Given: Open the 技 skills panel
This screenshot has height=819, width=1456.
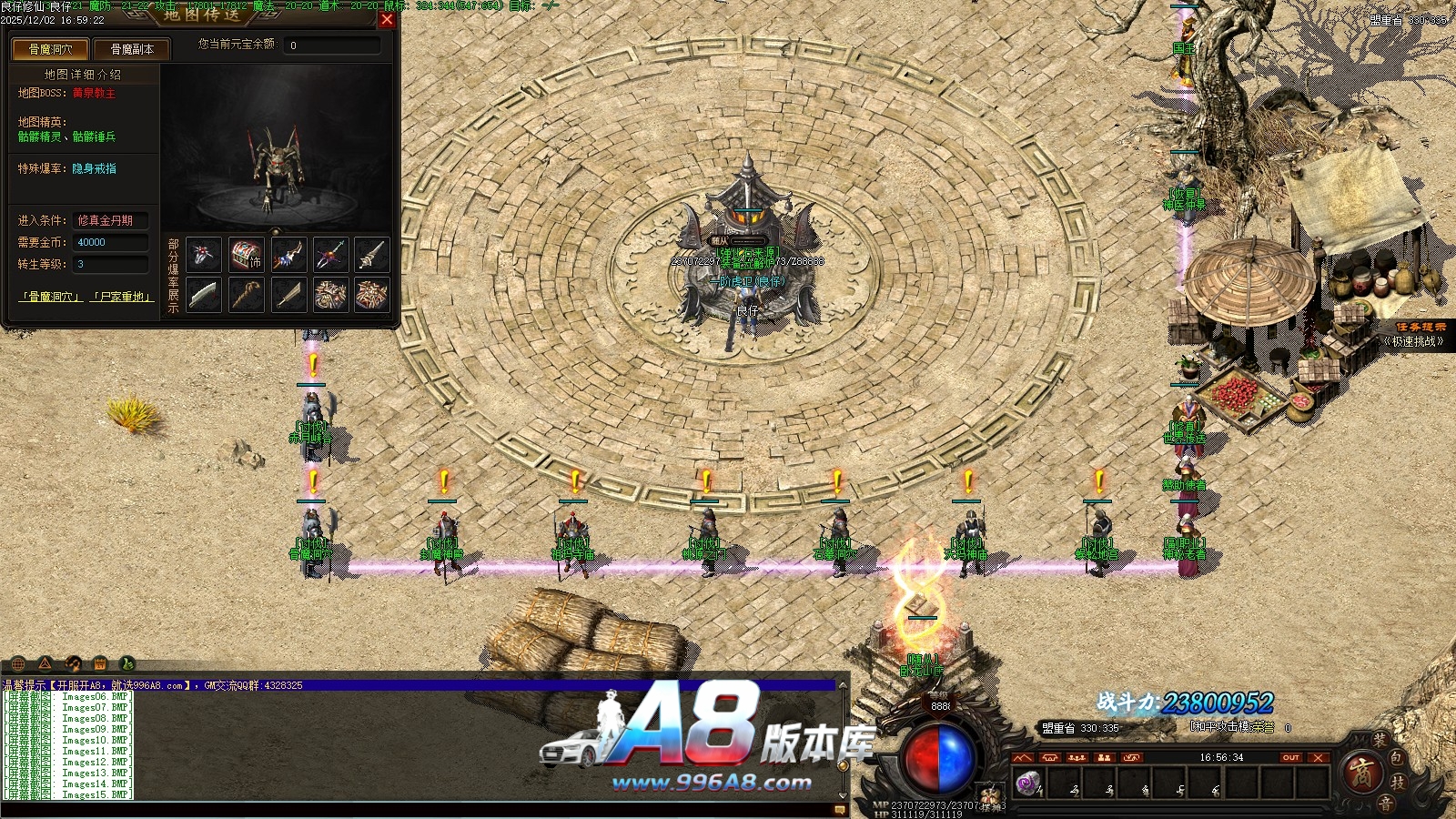Looking at the screenshot, I should click(1398, 782).
